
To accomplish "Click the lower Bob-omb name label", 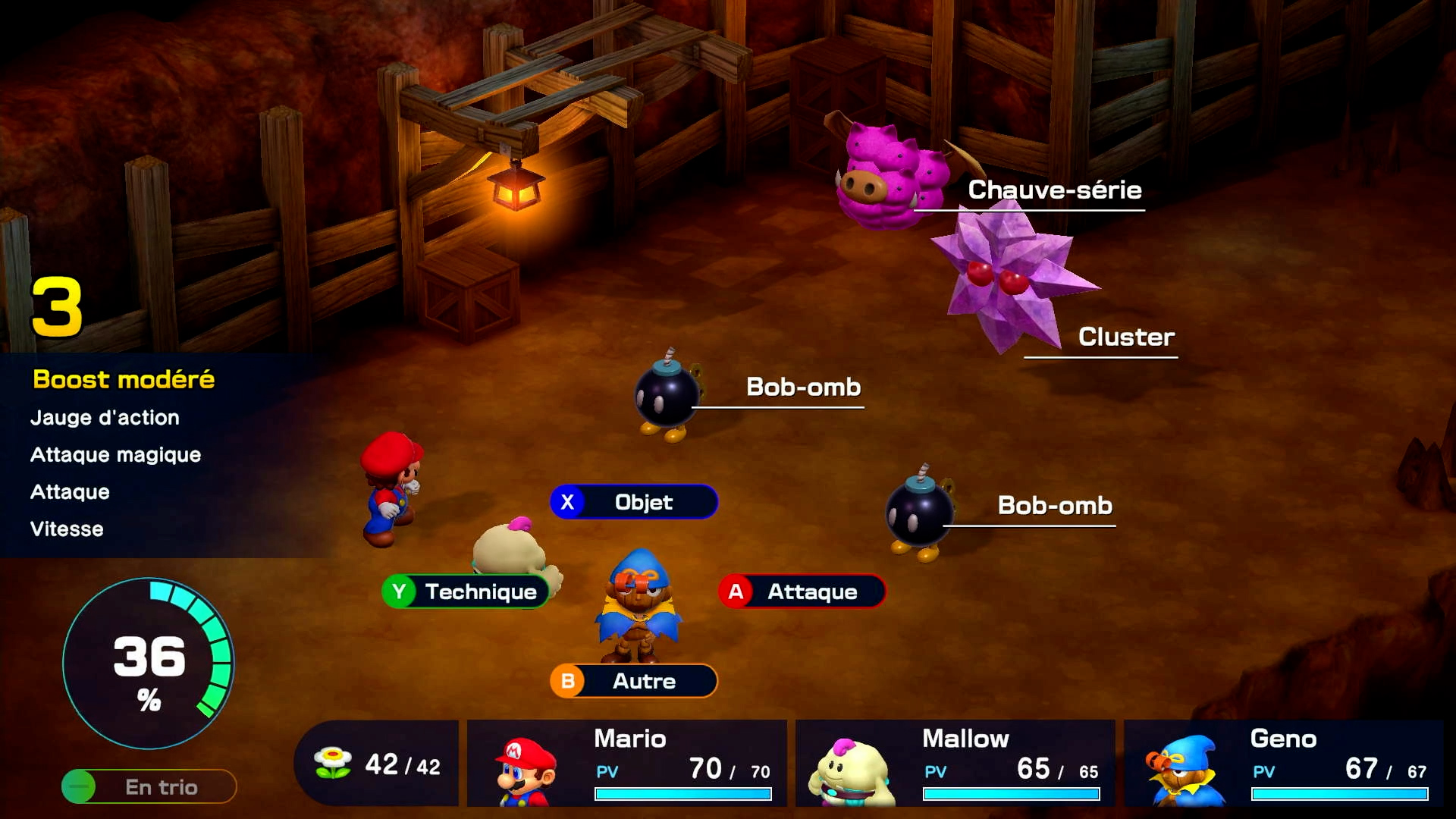I will [1053, 506].
